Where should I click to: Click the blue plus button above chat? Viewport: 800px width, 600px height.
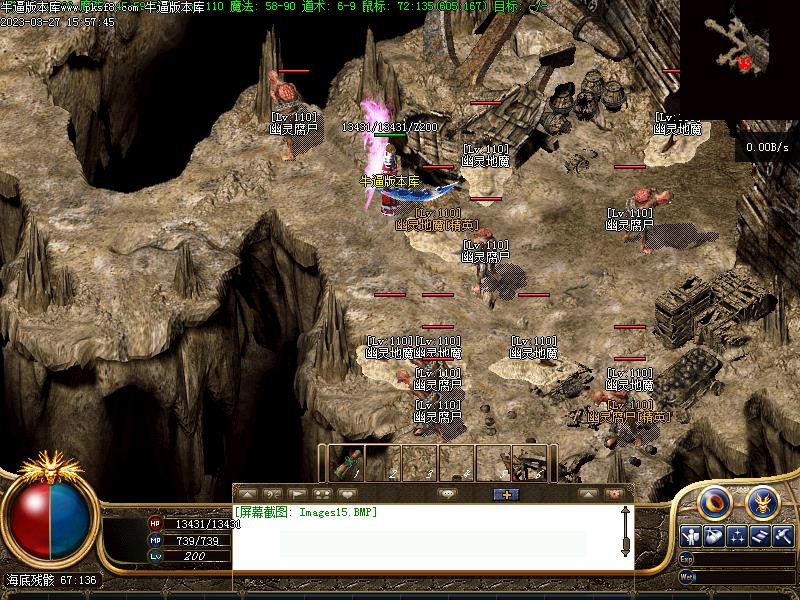pyautogui.click(x=506, y=494)
